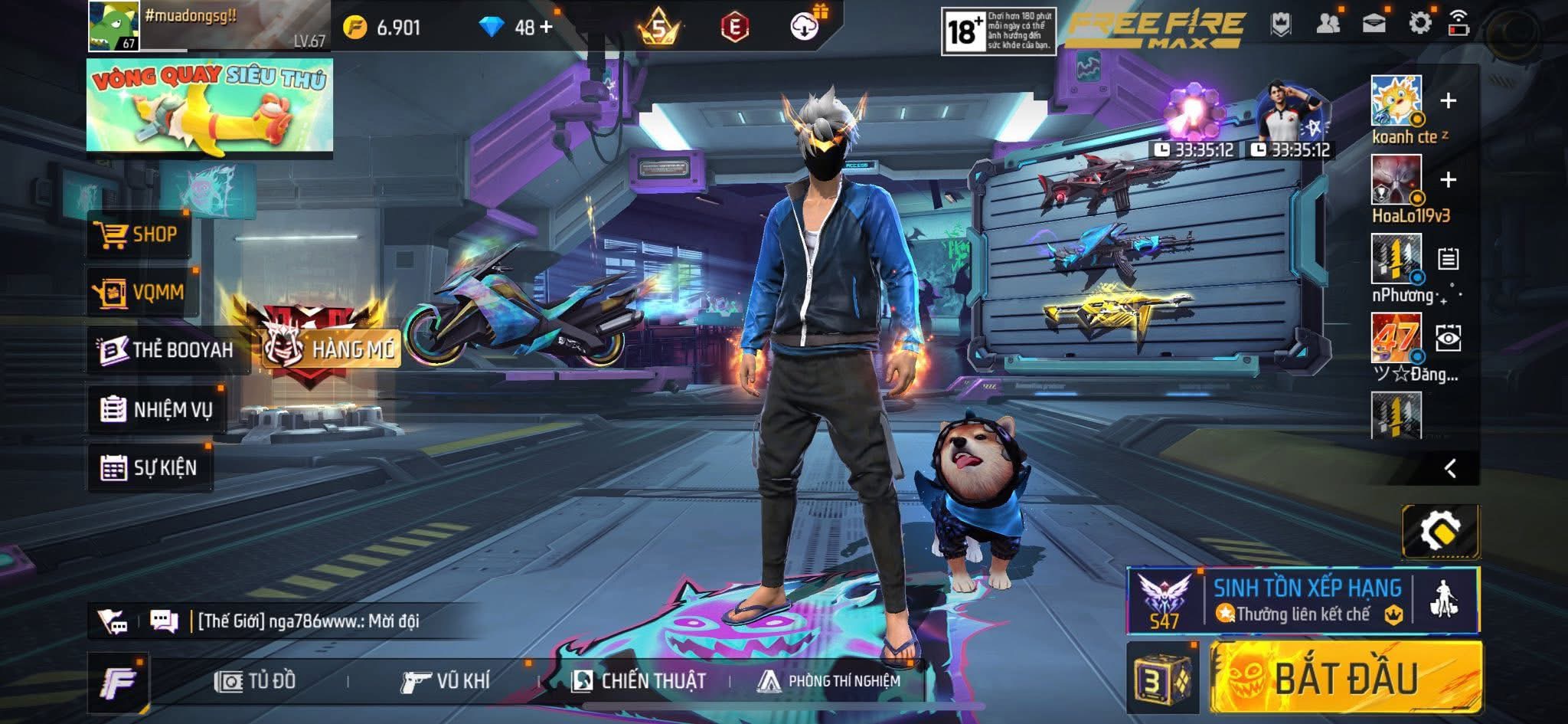Open the NHIỆM VỤ missions list

click(157, 409)
